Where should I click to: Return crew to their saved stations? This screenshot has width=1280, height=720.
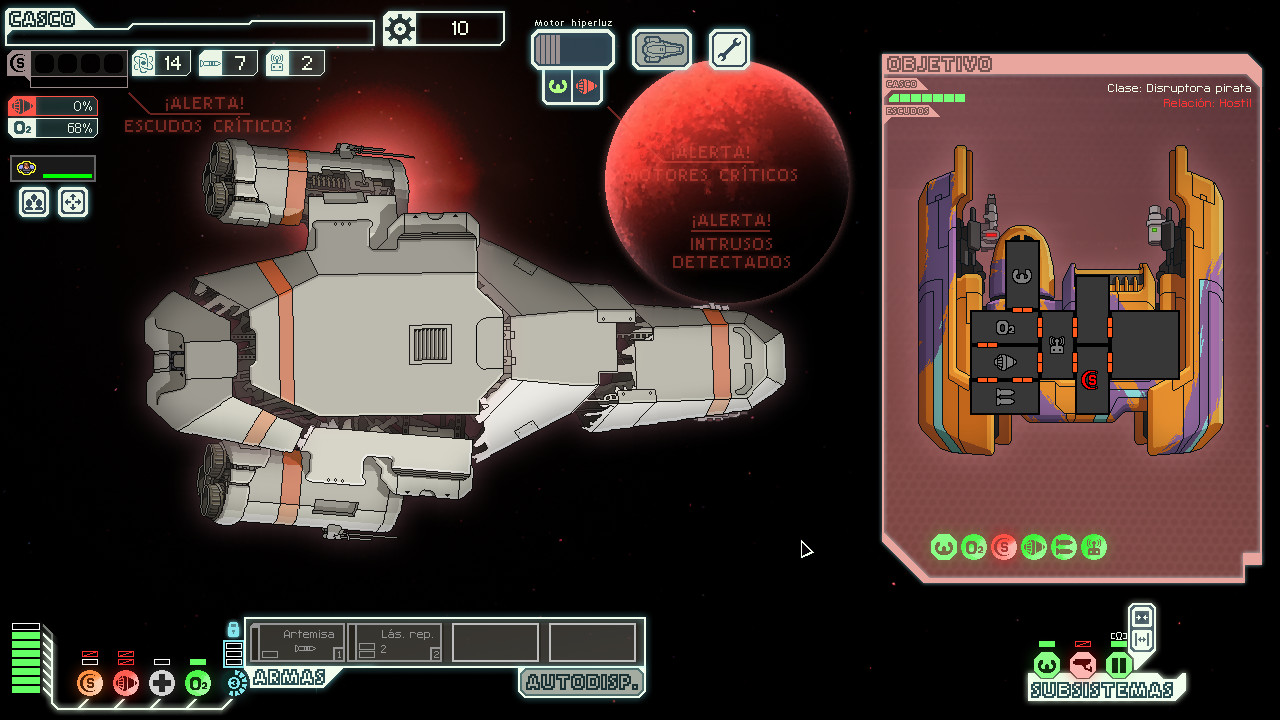[x=73, y=203]
